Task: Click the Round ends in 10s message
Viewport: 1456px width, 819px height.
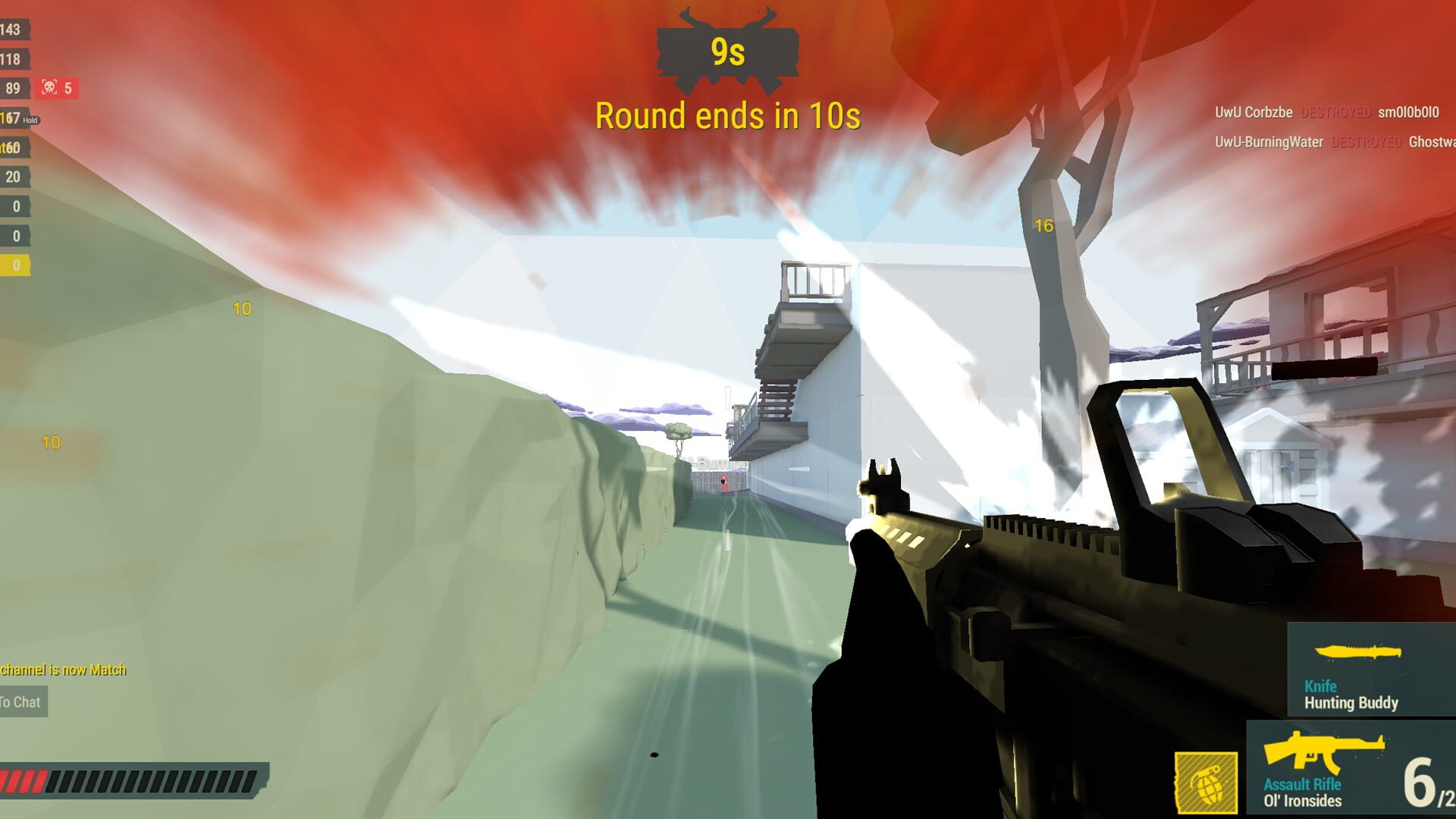Action: coord(727,115)
